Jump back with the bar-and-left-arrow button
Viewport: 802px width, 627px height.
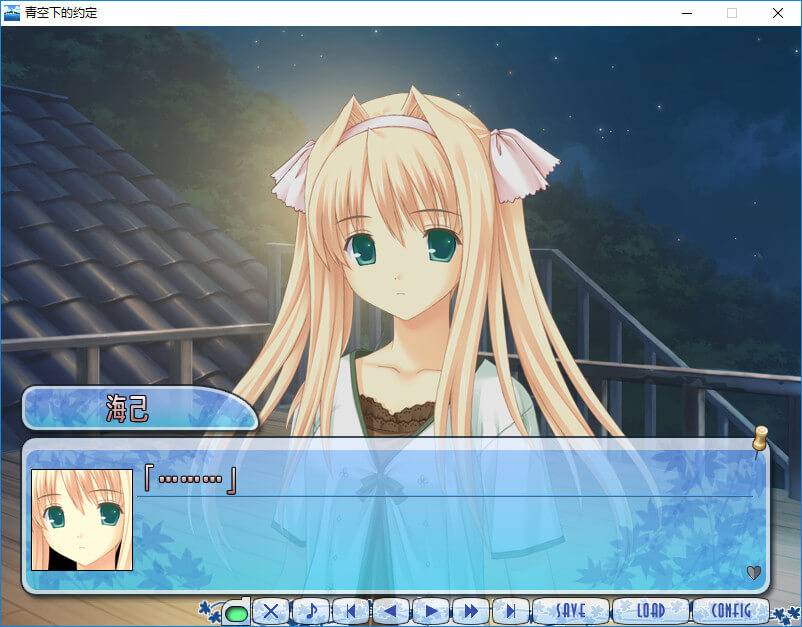[x=350, y=611]
